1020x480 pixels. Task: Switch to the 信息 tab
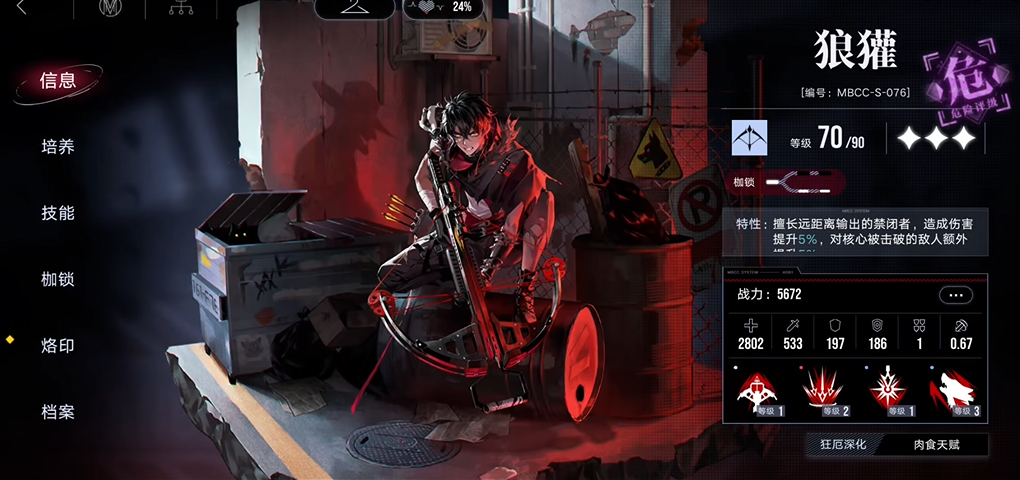click(58, 81)
